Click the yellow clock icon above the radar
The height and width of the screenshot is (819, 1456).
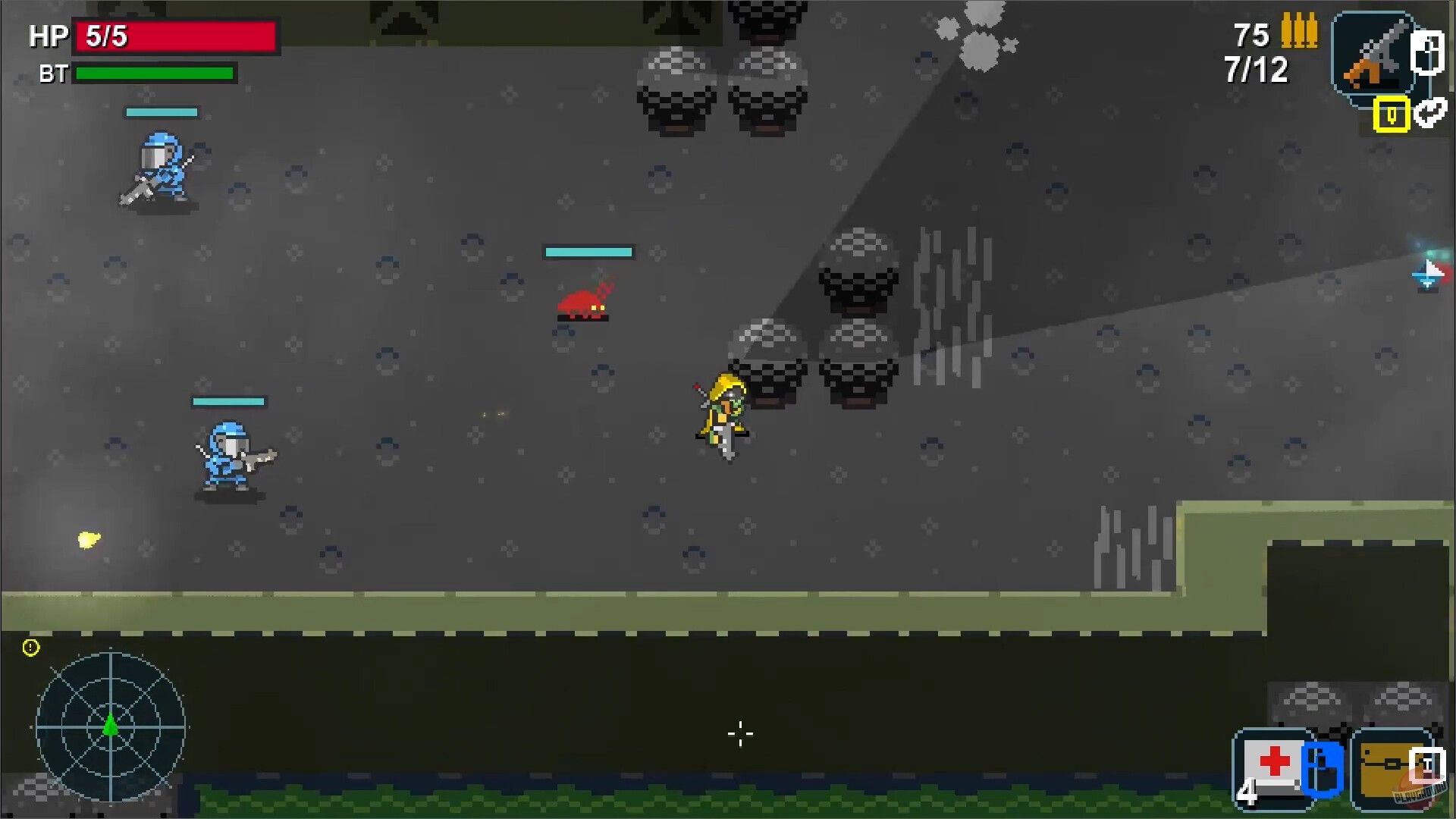pos(30,647)
